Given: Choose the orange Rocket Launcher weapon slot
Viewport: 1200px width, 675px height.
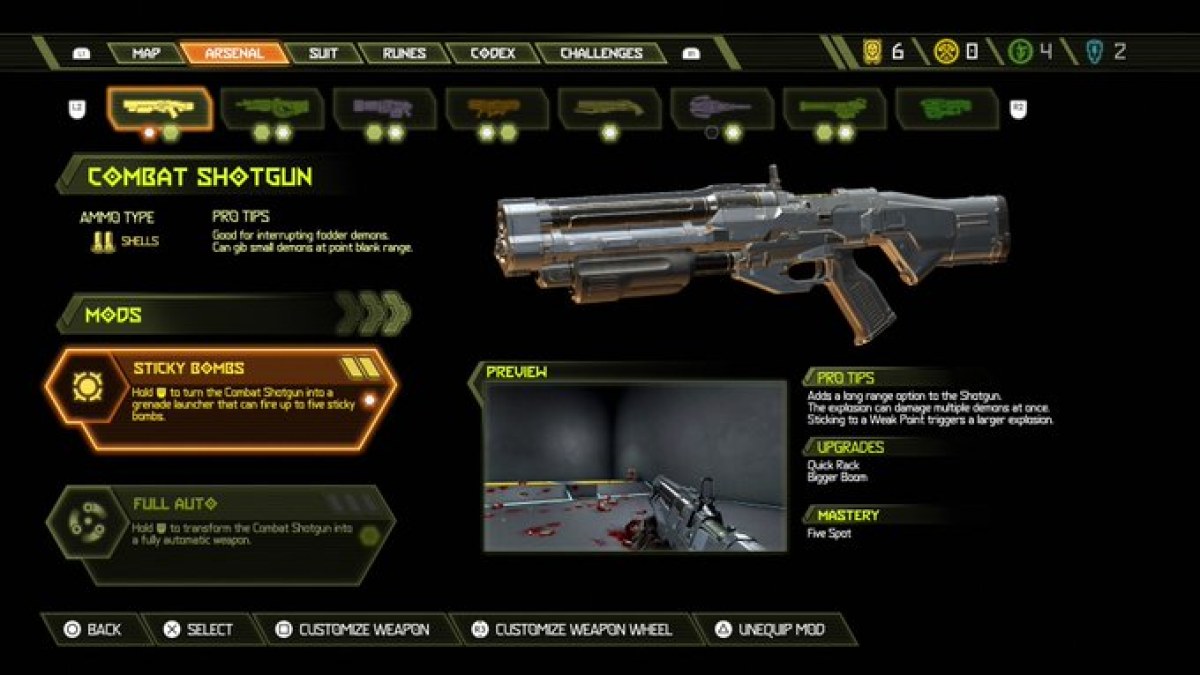Looking at the screenshot, I should (x=497, y=108).
